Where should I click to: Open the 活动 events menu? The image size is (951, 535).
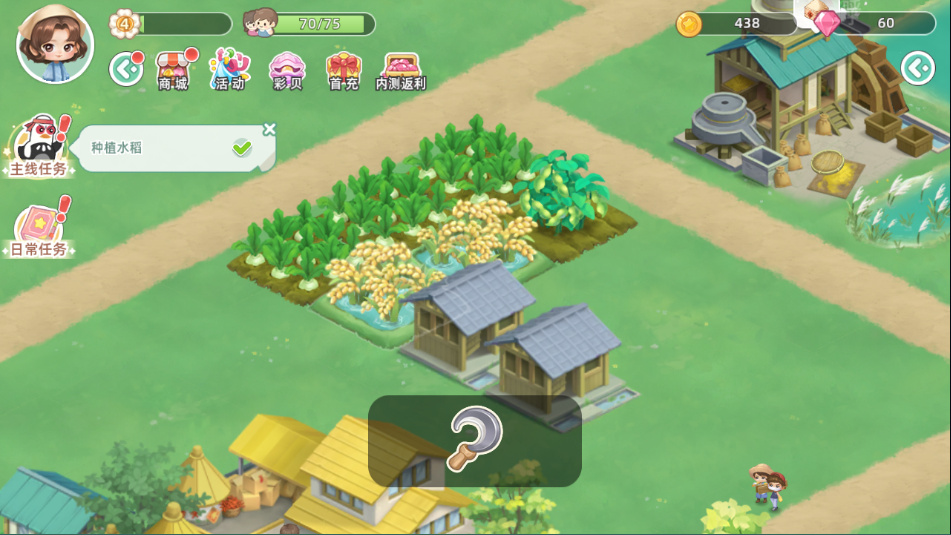(x=229, y=70)
